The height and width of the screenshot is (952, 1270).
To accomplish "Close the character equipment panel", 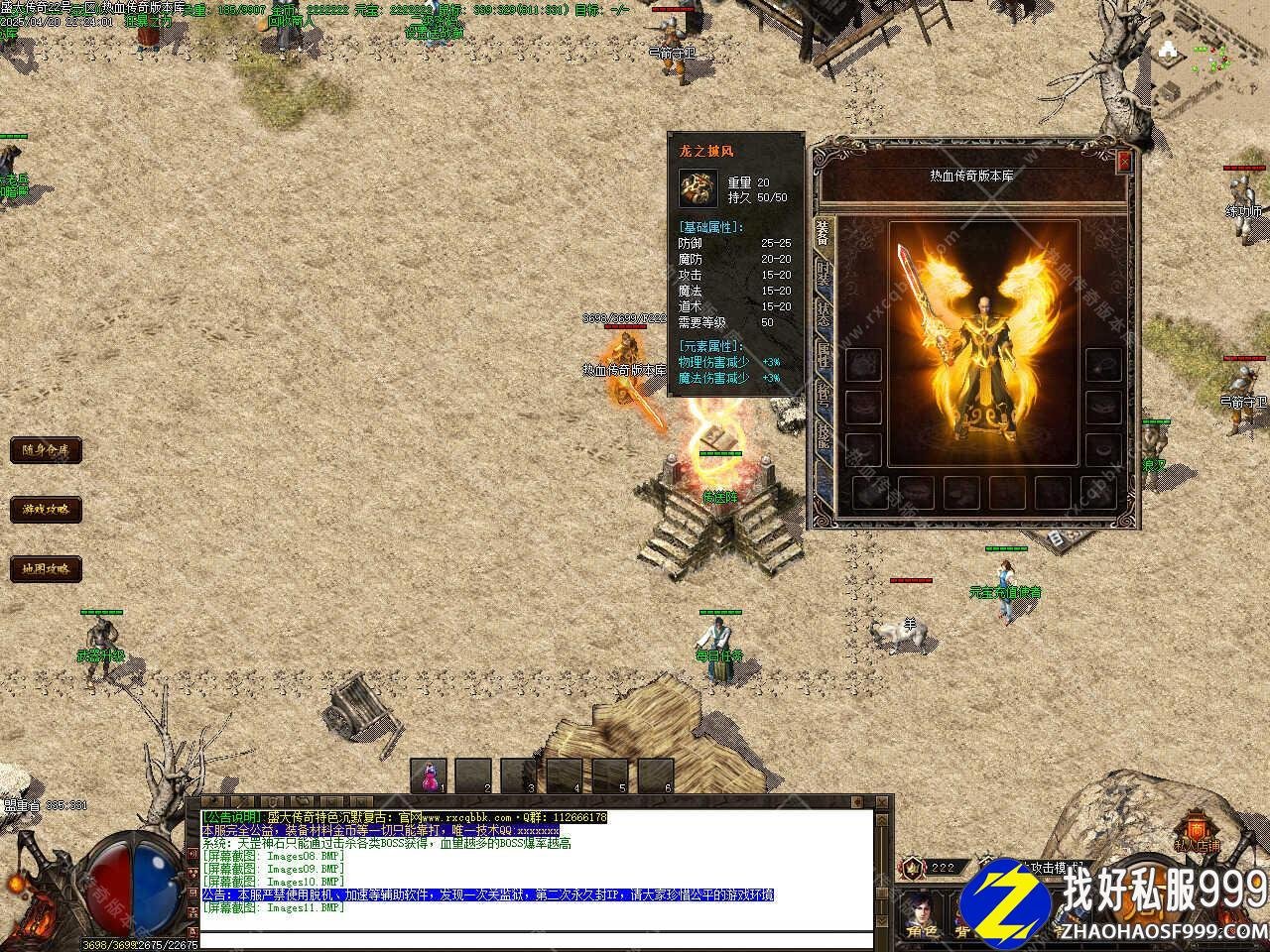I will (x=1123, y=161).
